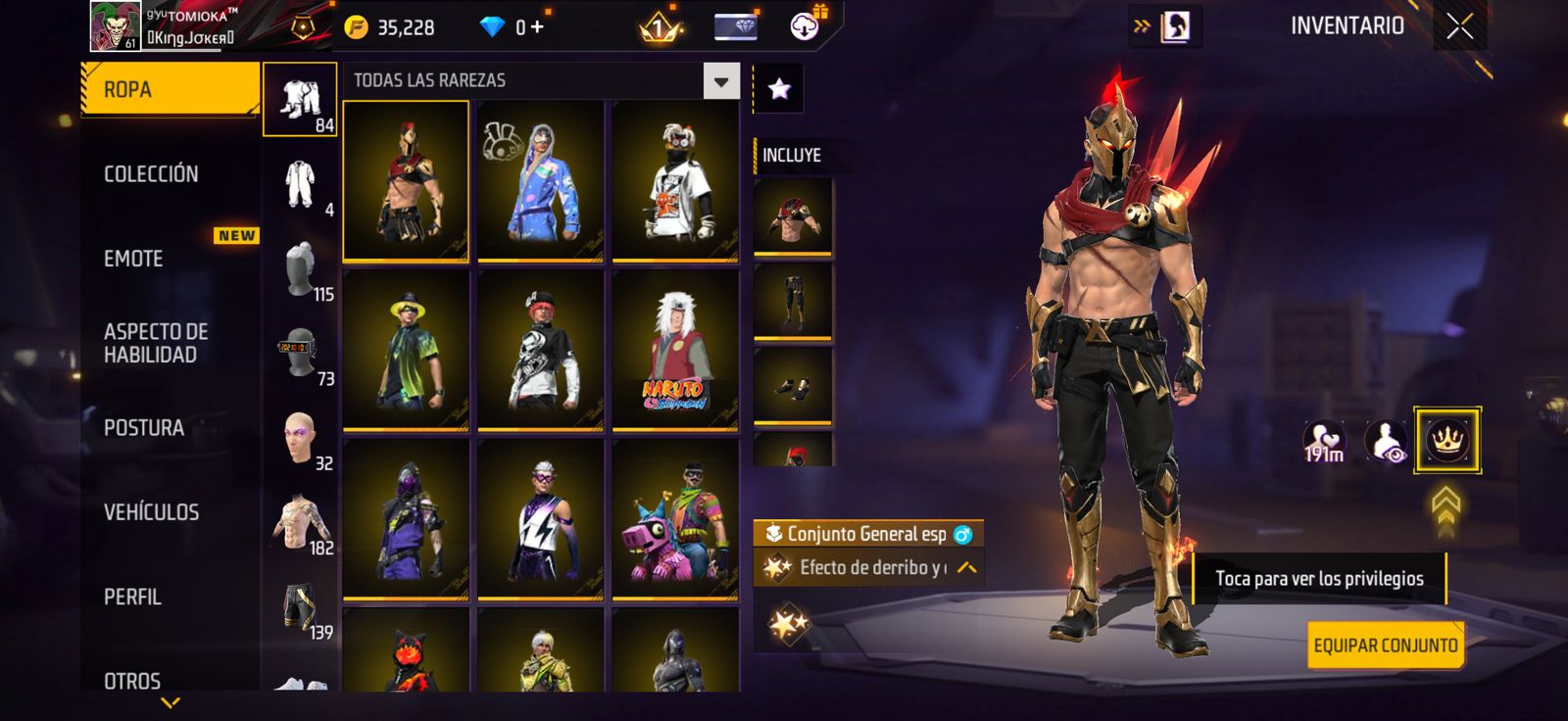Viewport: 1568px width, 721px height.
Task: Open the crown privileges icon
Action: 1446,440
